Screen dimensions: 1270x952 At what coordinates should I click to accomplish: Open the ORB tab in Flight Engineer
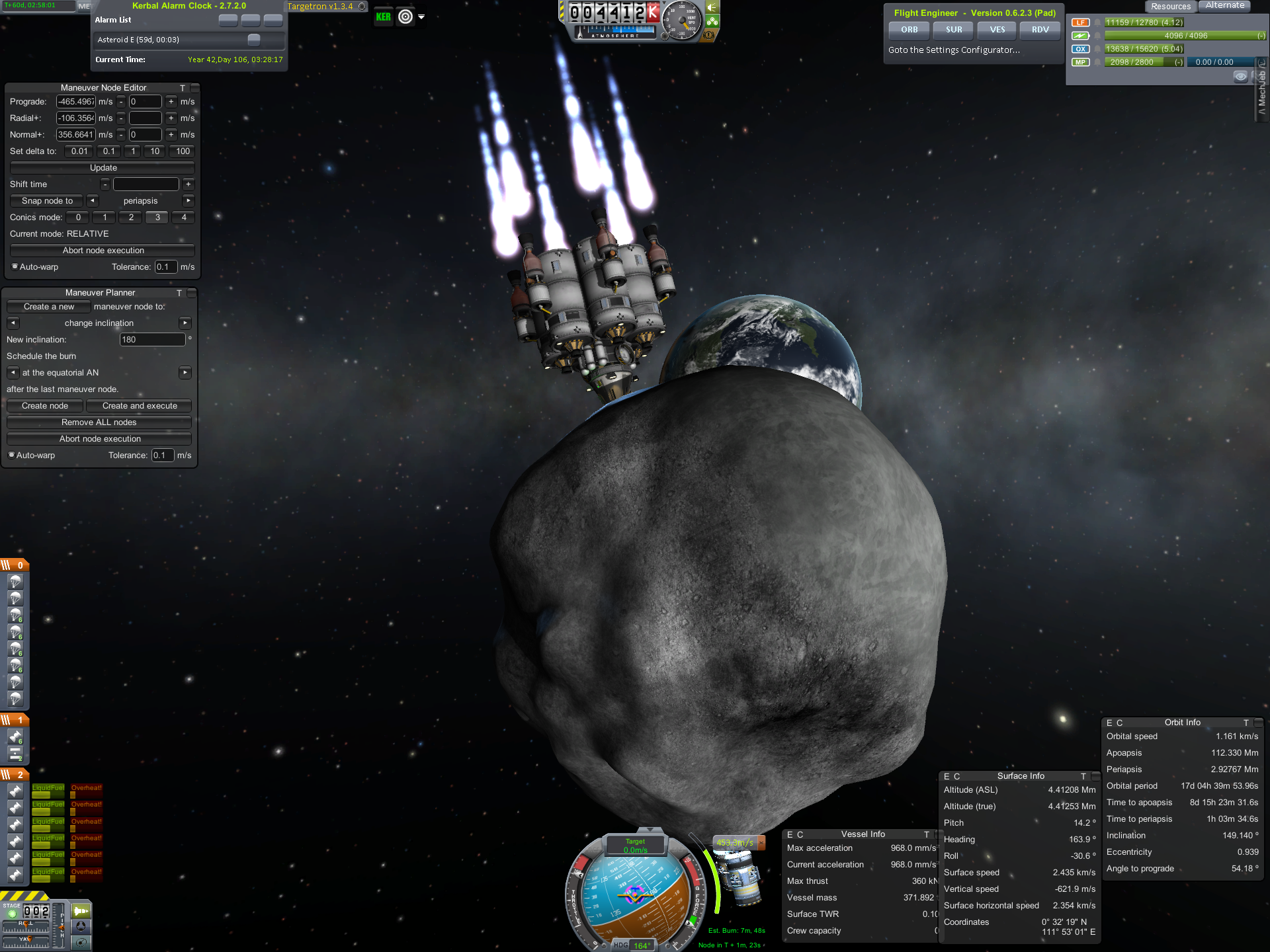coord(909,30)
